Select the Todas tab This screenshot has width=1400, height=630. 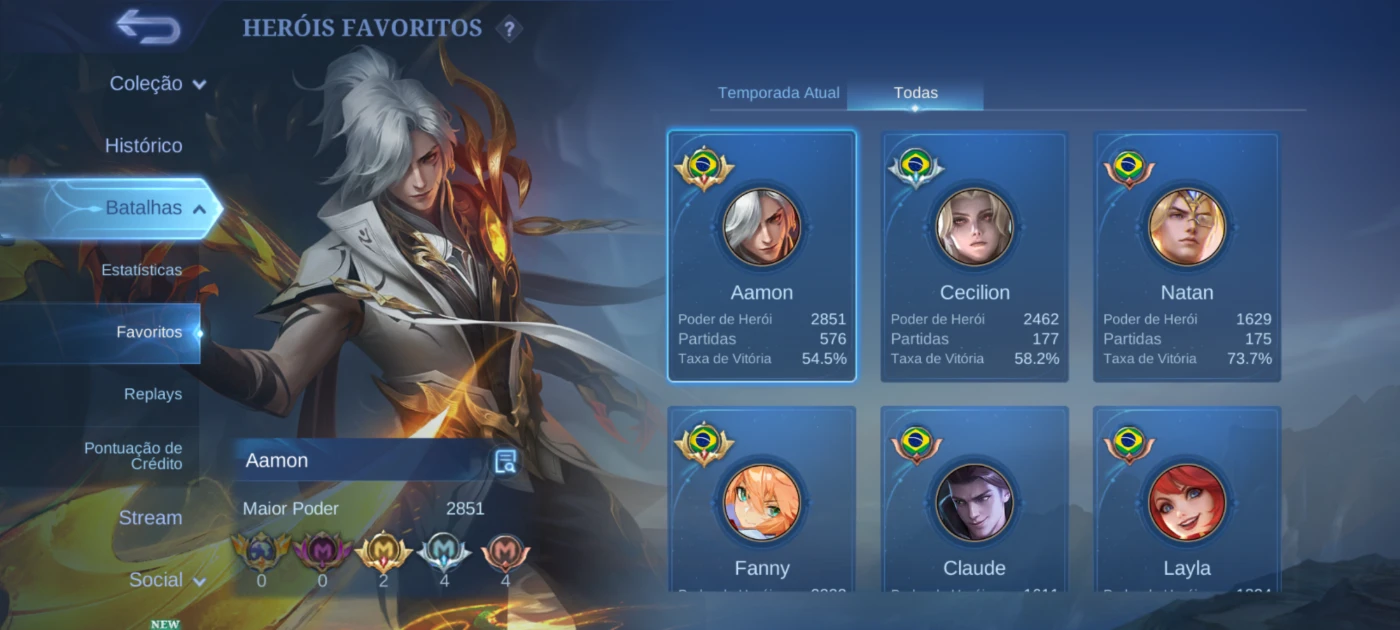click(x=915, y=93)
